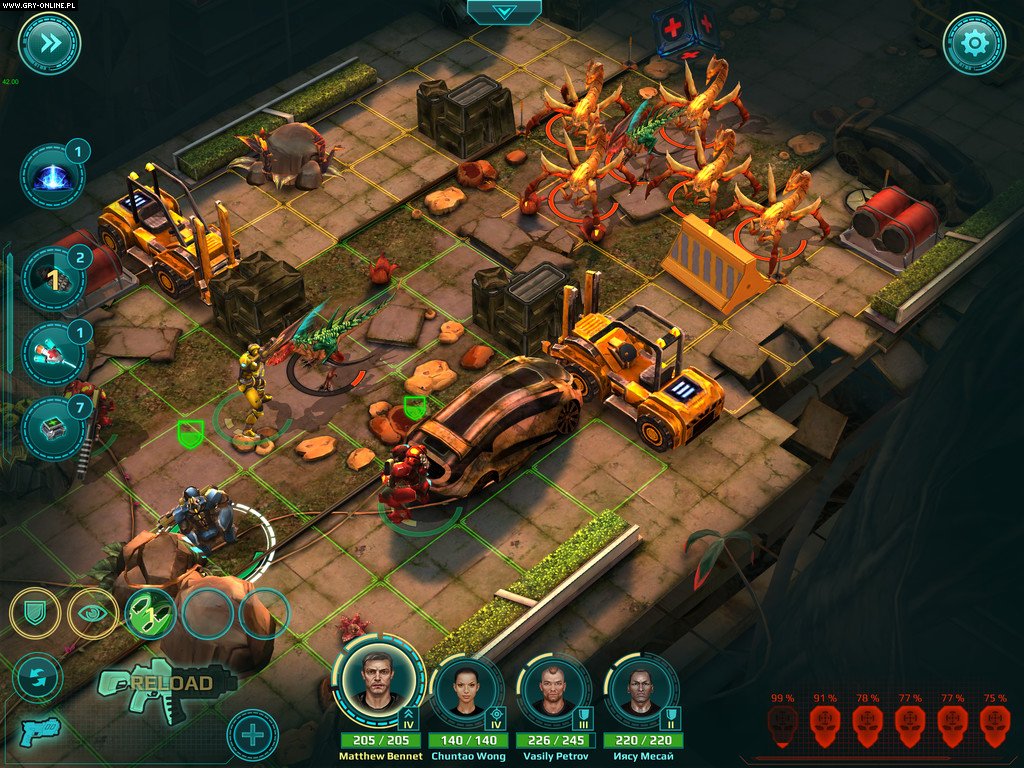Image resolution: width=1024 pixels, height=768 pixels.
Task: Activate the shield defend ability
Action: click(x=37, y=613)
